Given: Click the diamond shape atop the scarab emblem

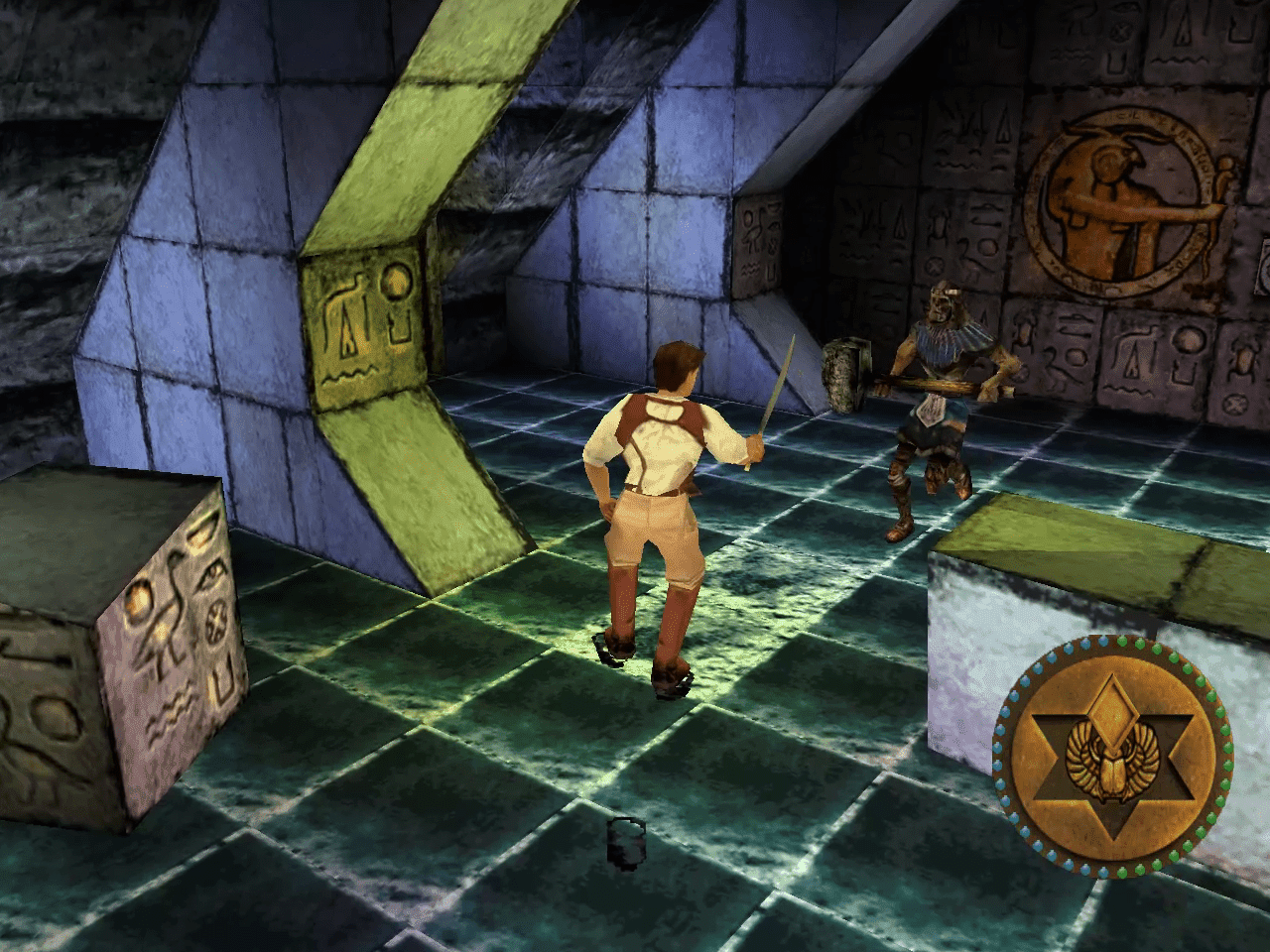Looking at the screenshot, I should pyautogui.click(x=1113, y=712).
